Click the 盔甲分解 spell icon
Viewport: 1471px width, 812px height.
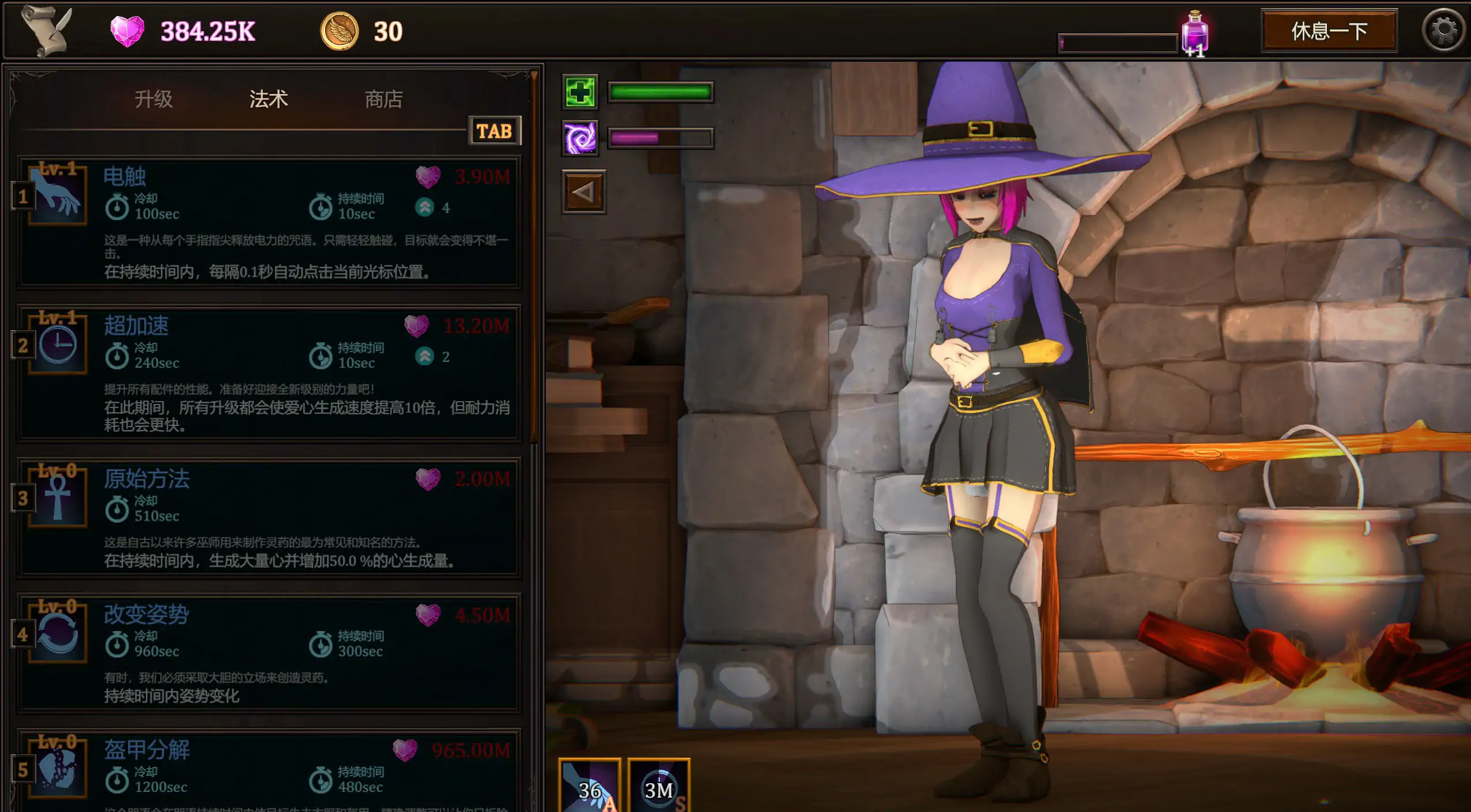[58, 768]
